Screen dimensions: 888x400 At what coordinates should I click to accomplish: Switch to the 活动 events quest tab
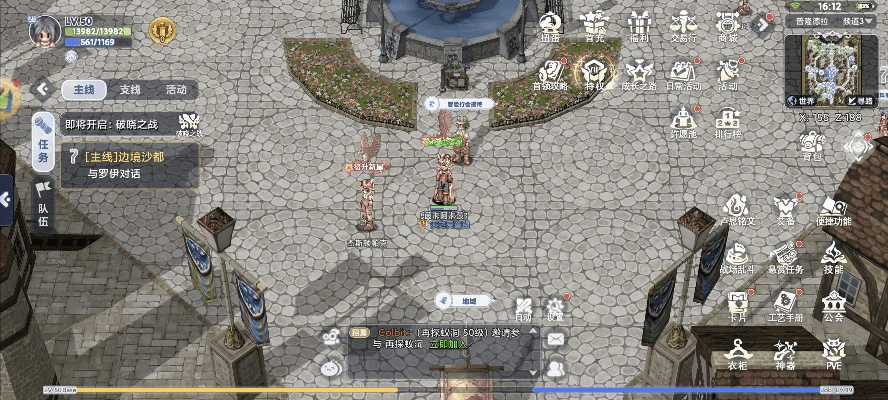[176, 89]
